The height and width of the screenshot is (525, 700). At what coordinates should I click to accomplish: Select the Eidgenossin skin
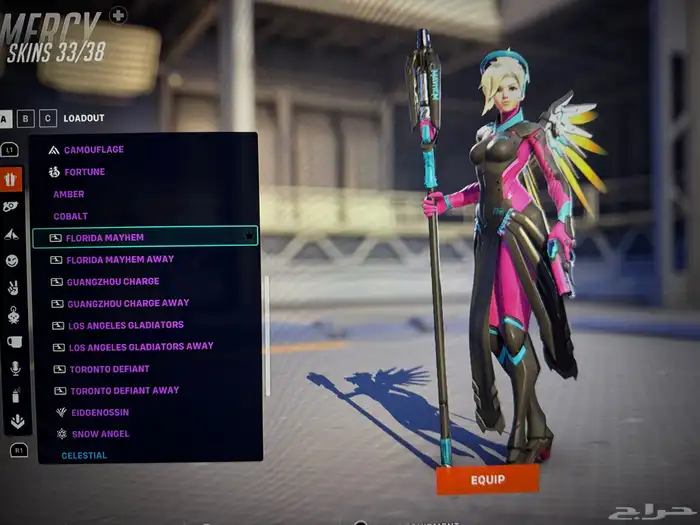[x=98, y=412]
